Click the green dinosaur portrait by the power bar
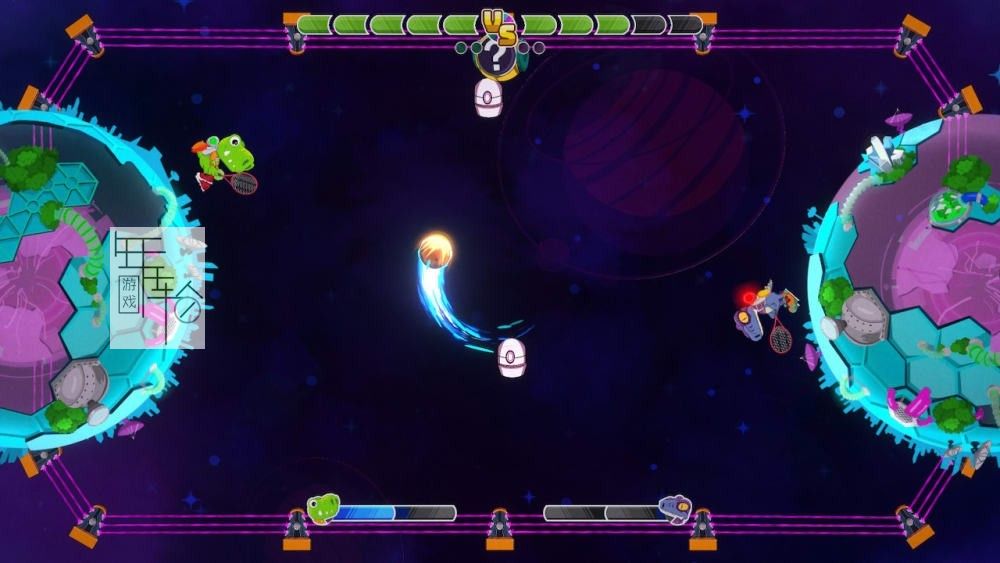This screenshot has width=1000, height=563. click(323, 509)
